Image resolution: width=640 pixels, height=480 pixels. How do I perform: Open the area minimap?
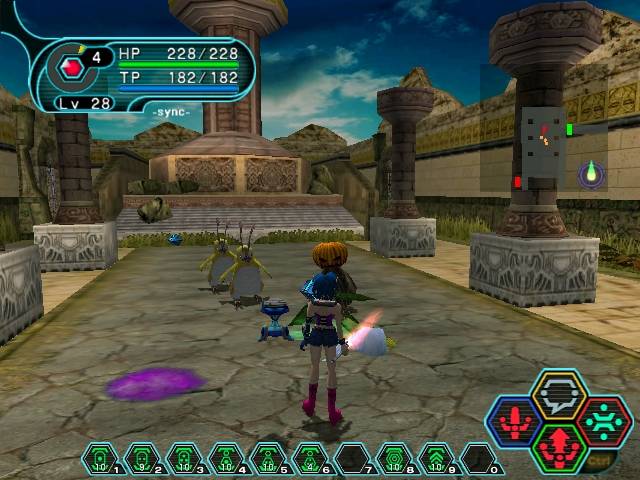(545, 148)
